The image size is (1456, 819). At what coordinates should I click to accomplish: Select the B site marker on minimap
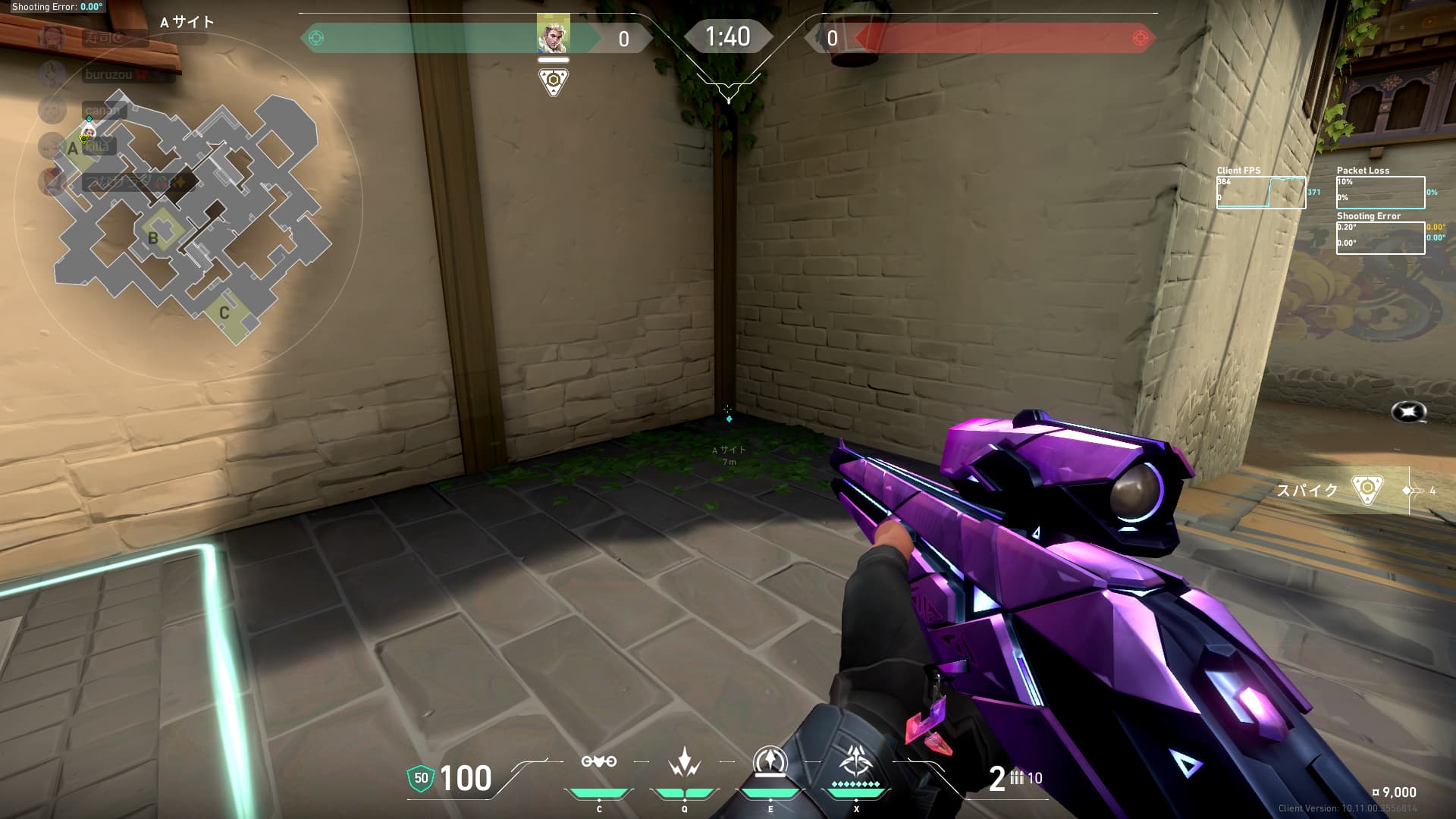click(x=154, y=237)
